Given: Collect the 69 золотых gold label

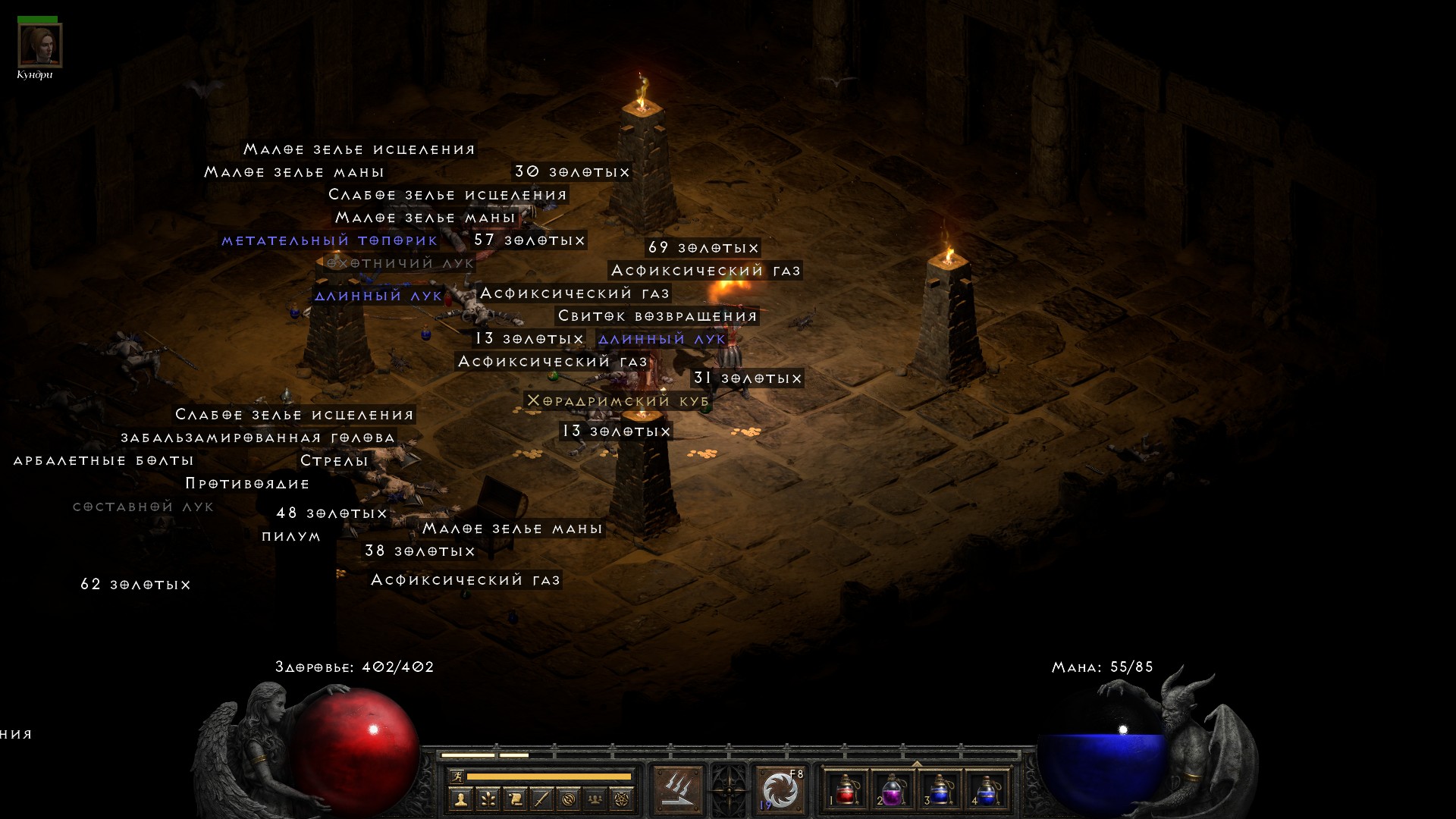Looking at the screenshot, I should [x=703, y=248].
